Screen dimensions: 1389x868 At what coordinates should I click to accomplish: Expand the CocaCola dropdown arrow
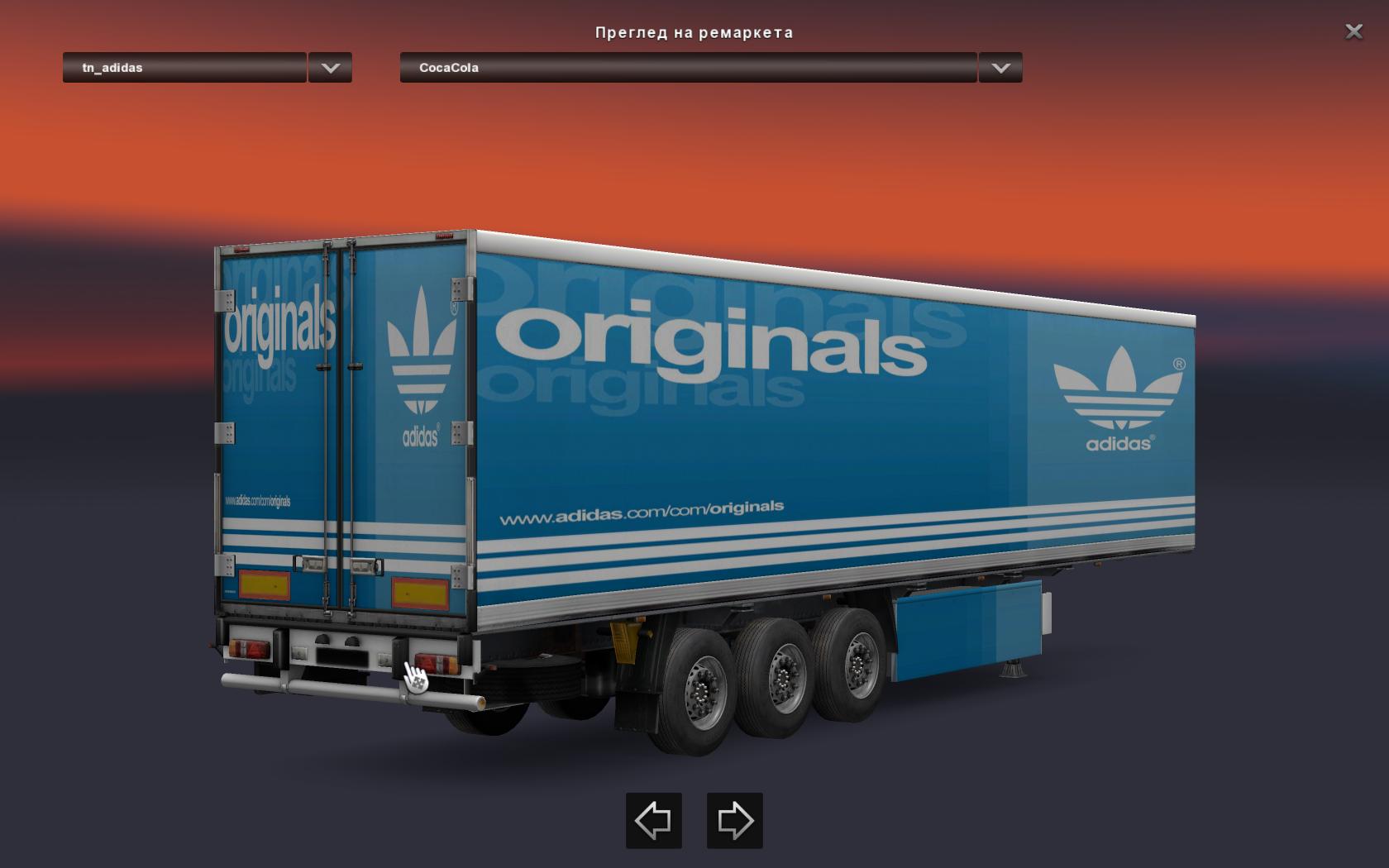(x=1000, y=68)
